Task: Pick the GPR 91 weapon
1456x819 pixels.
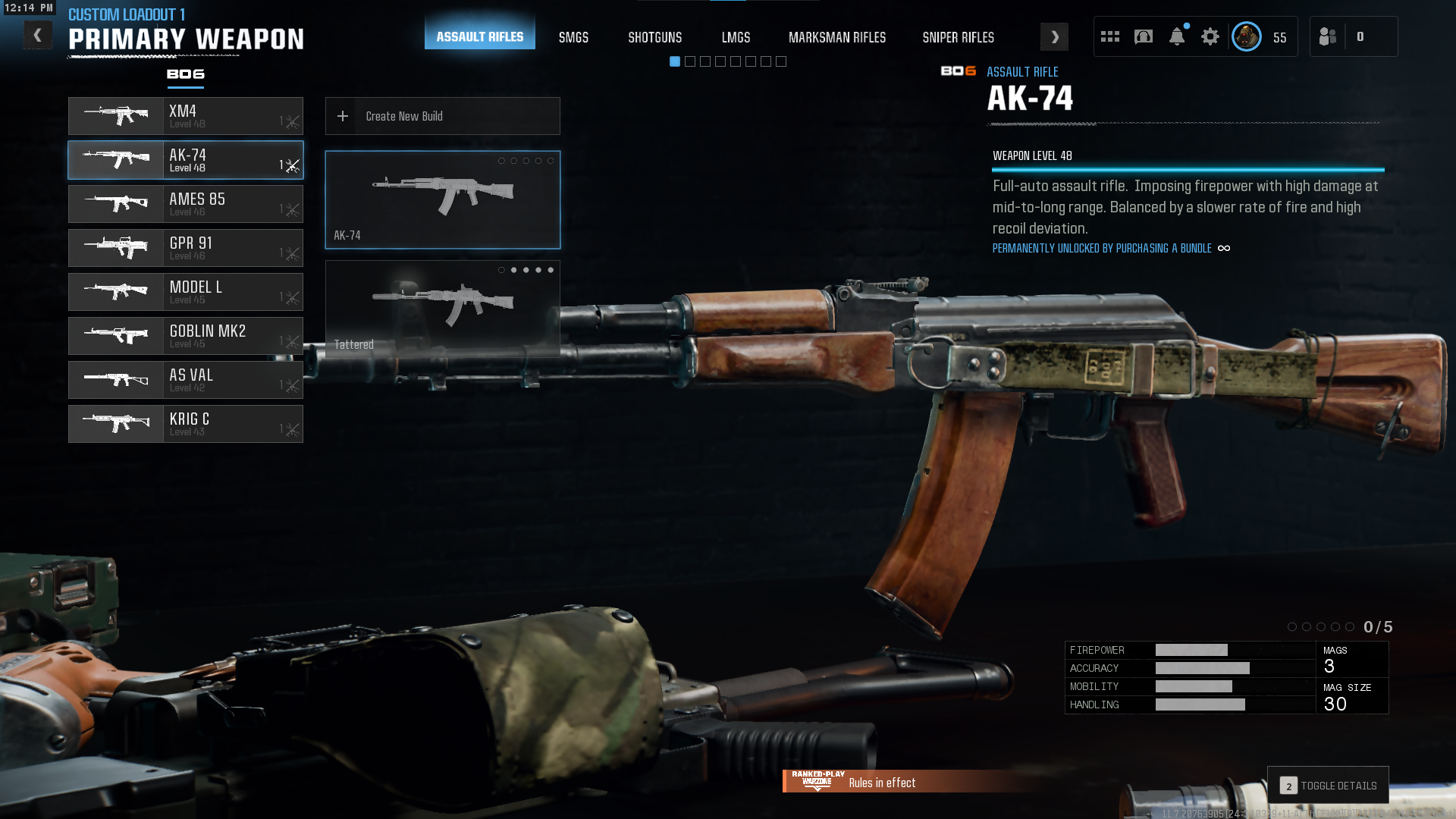Action: pos(186,248)
